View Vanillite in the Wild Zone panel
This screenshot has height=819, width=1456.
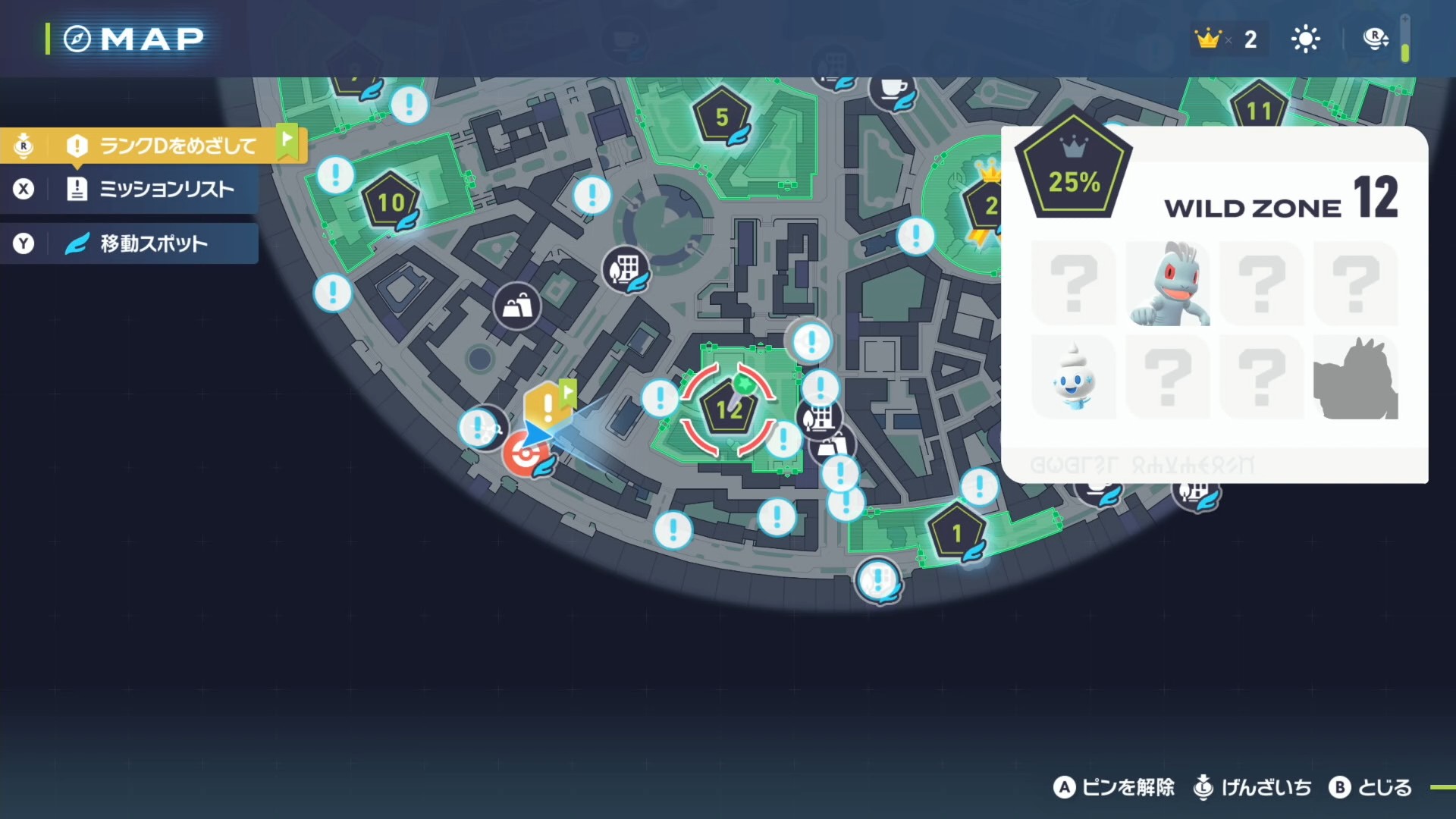(1074, 378)
